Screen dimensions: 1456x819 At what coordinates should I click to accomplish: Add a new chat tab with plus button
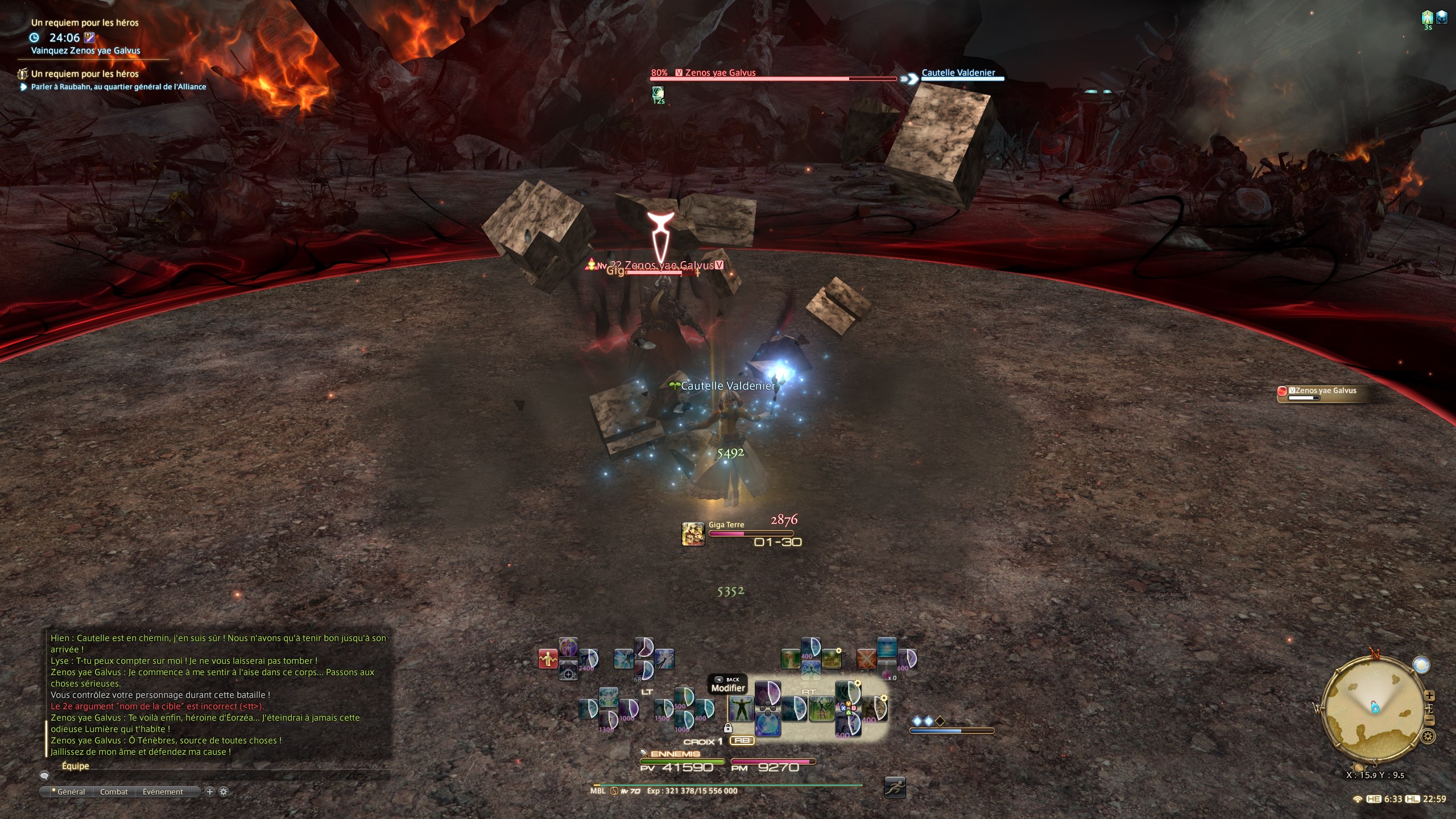pyautogui.click(x=209, y=792)
